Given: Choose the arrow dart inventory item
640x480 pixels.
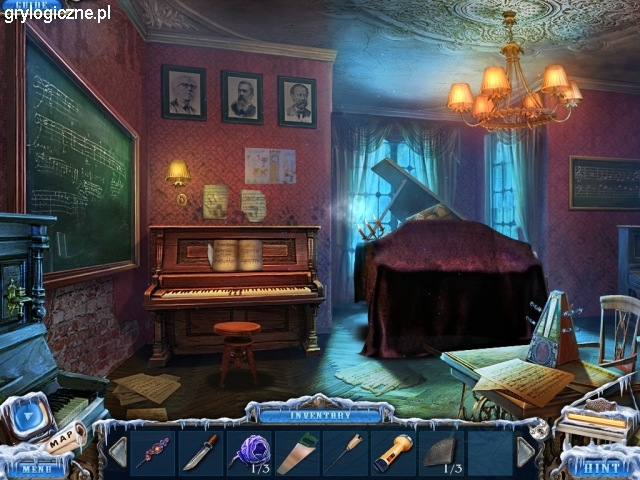Looking at the screenshot, I should tap(344, 453).
